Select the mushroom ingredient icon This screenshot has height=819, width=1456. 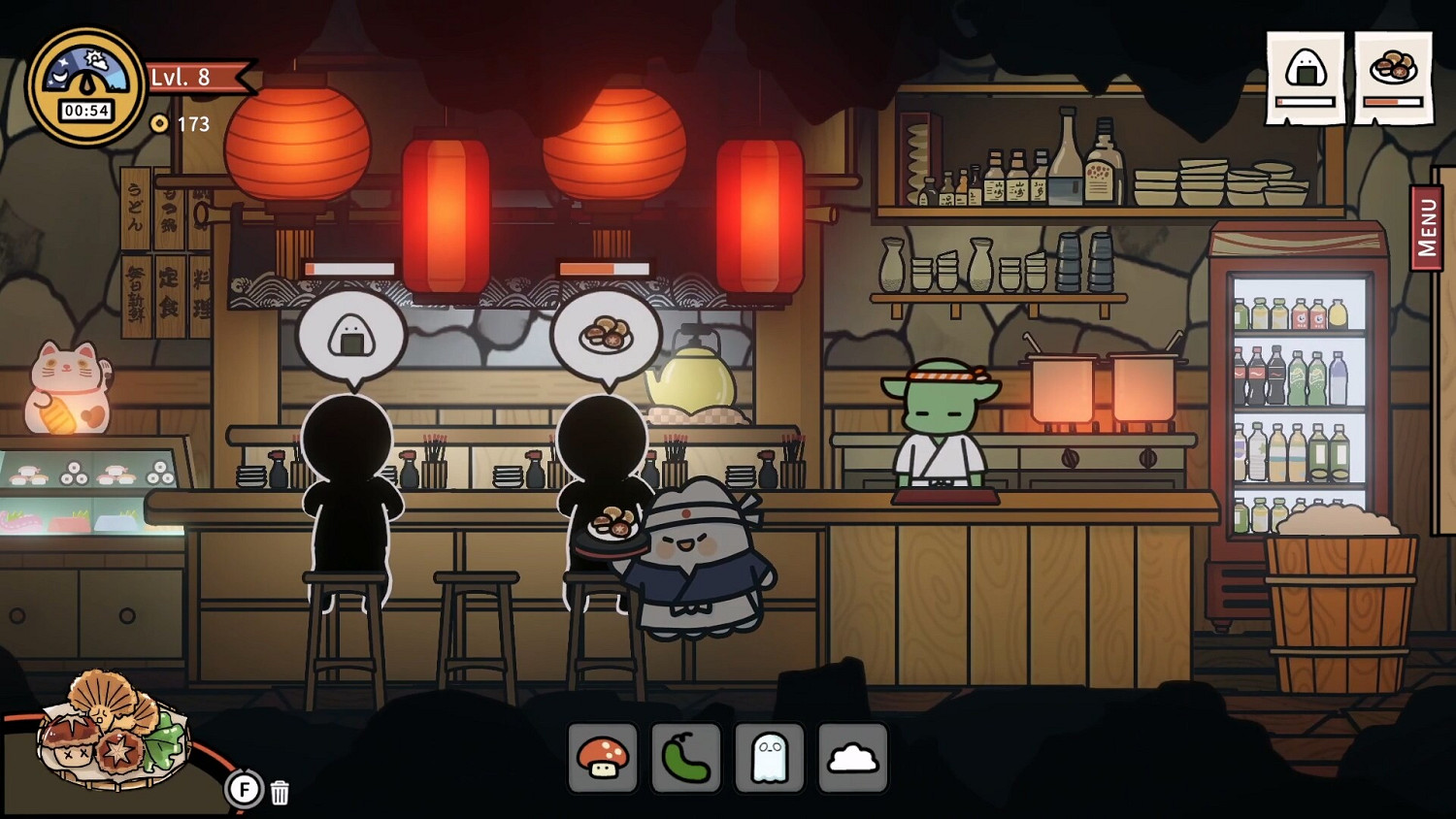[603, 760]
